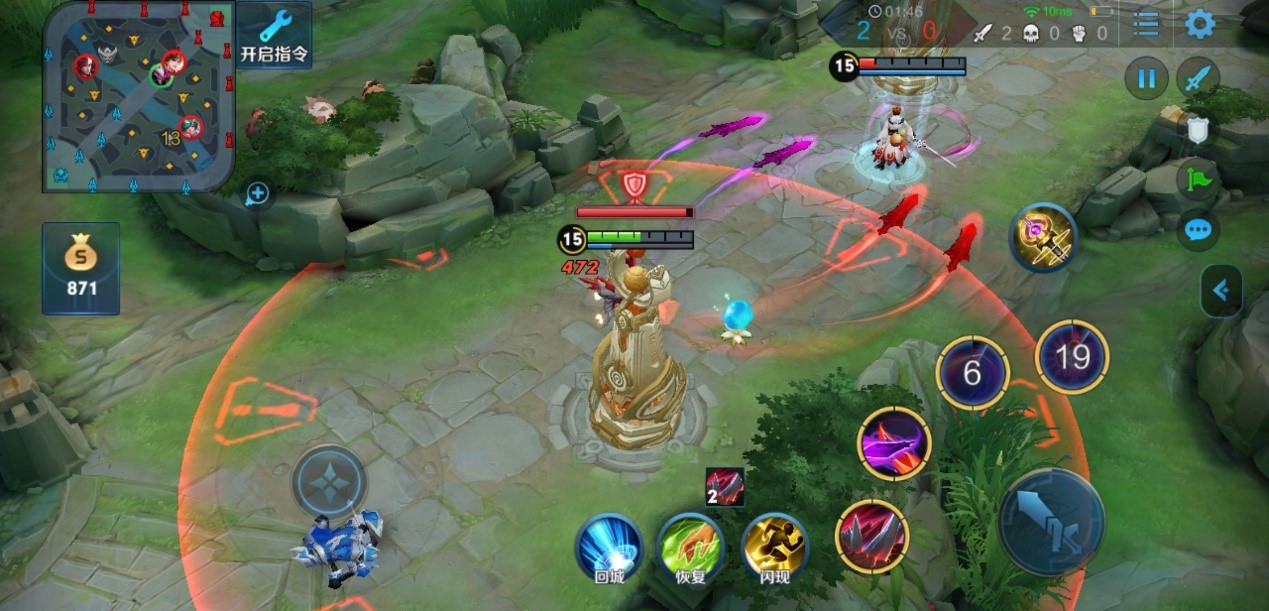Open the shop via the gold bag
The height and width of the screenshot is (611, 1269).
(x=81, y=268)
